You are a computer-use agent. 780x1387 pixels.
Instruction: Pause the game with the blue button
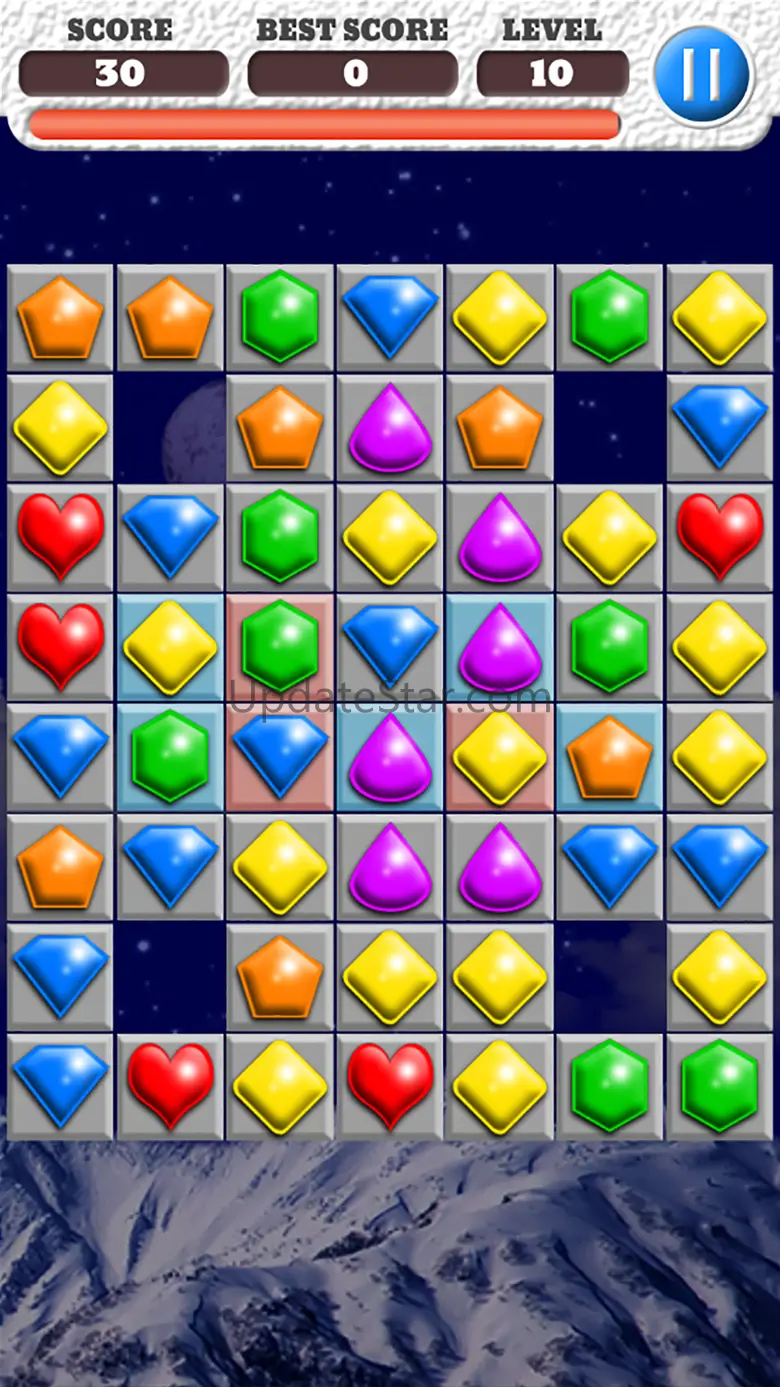click(x=702, y=75)
